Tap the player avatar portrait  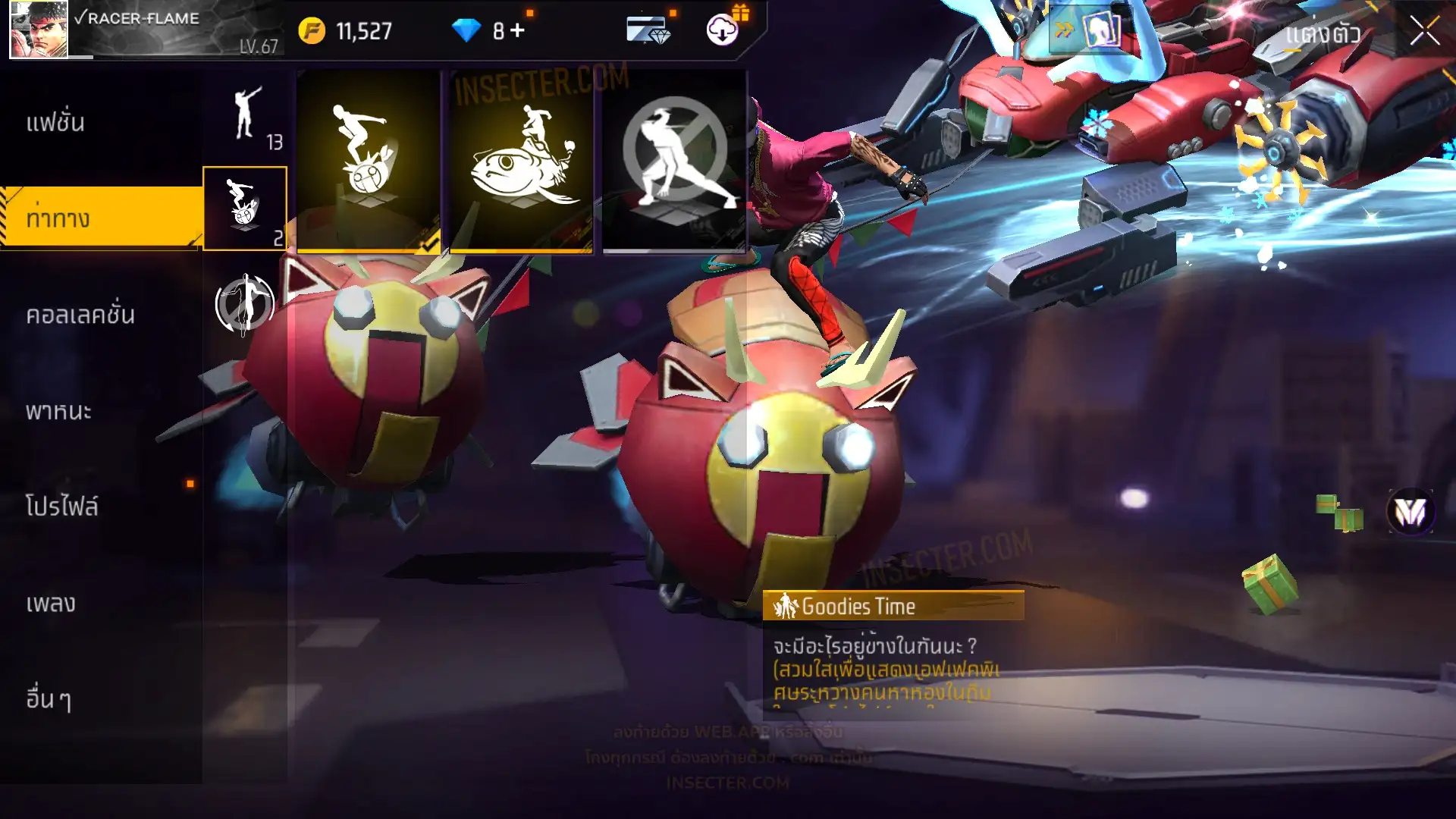[x=39, y=30]
